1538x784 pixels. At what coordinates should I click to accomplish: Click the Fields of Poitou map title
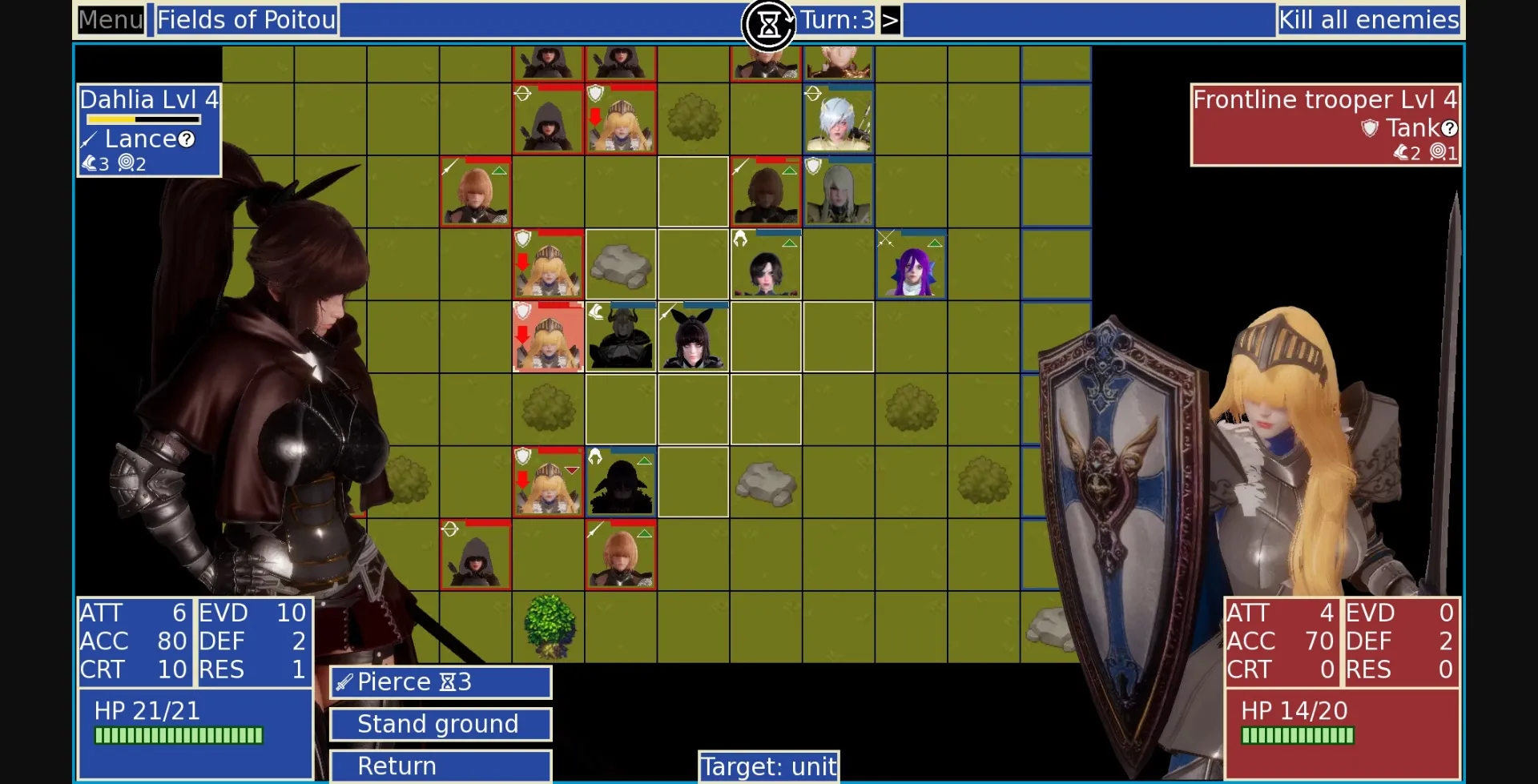click(x=246, y=20)
